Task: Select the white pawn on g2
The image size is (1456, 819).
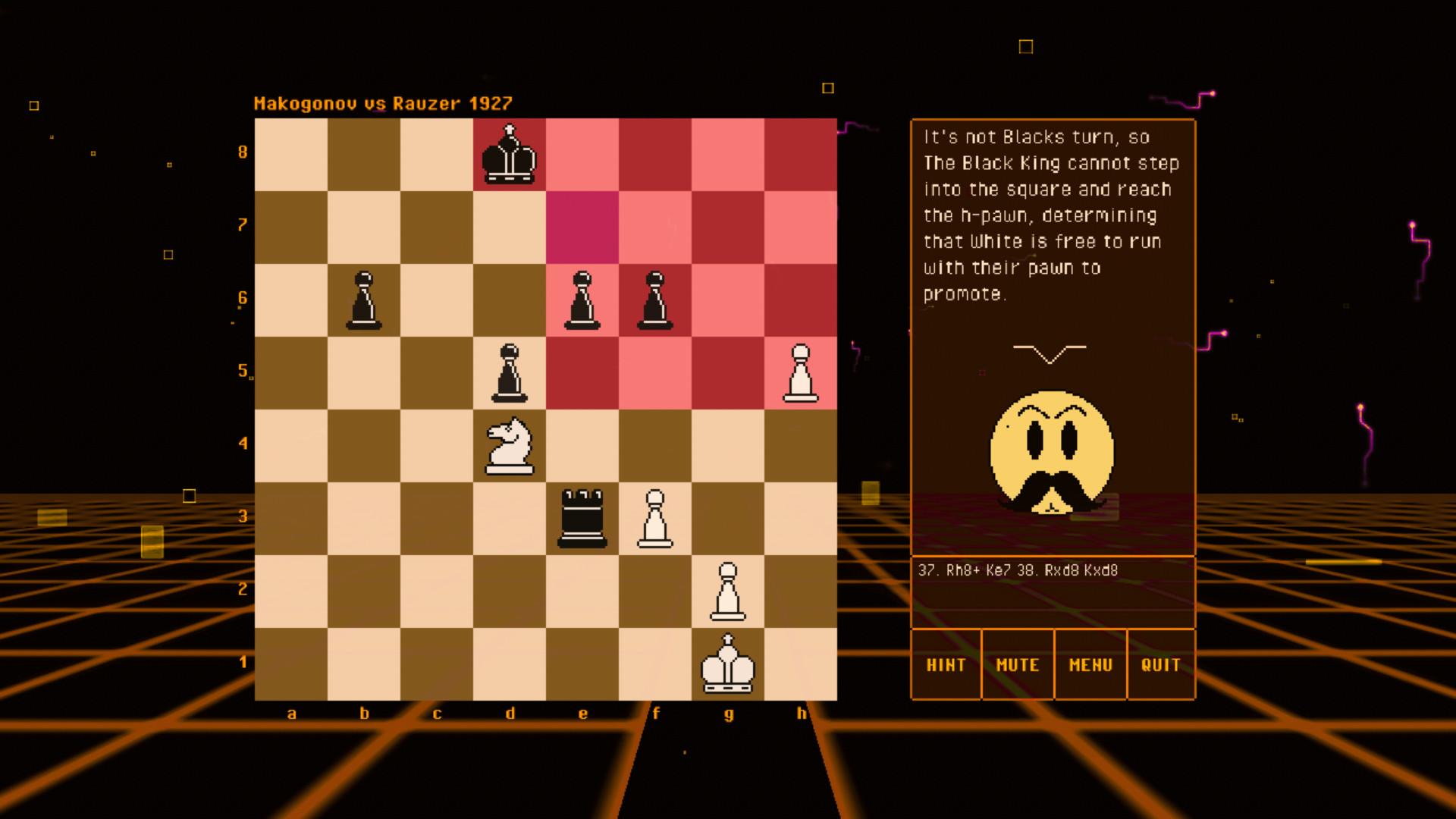Action: tap(727, 592)
